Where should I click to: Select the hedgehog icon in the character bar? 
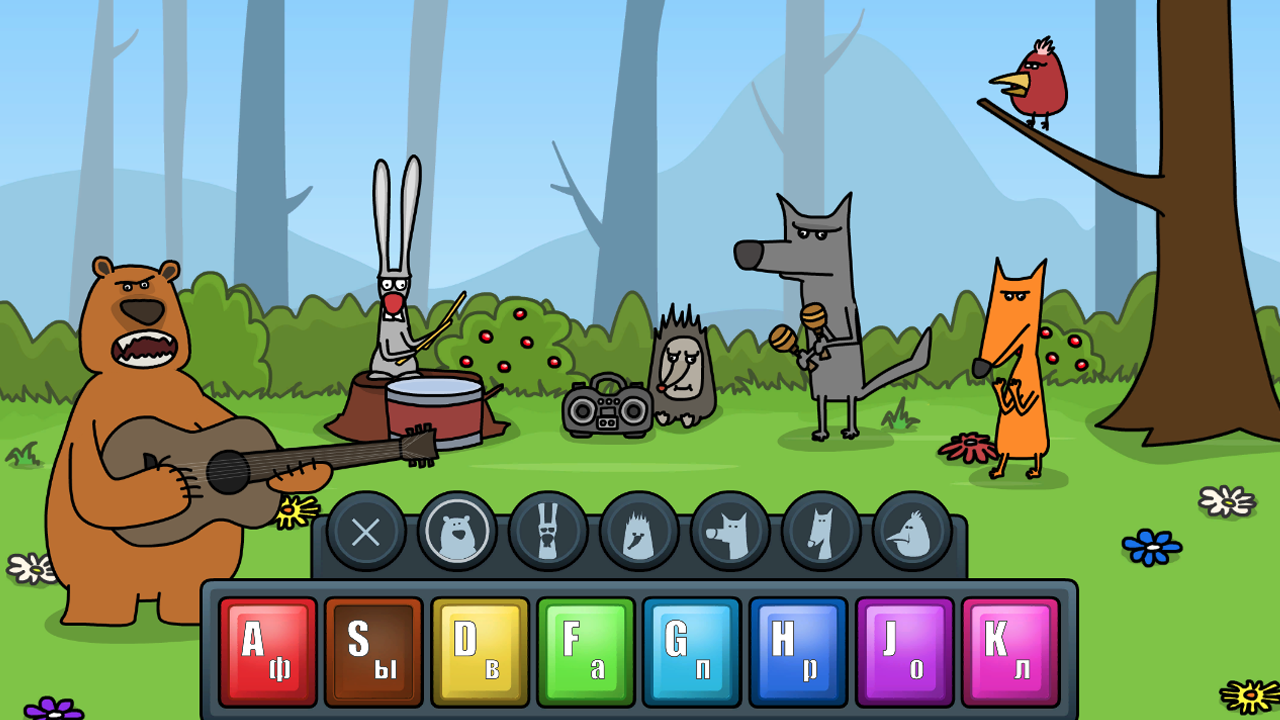pos(638,533)
